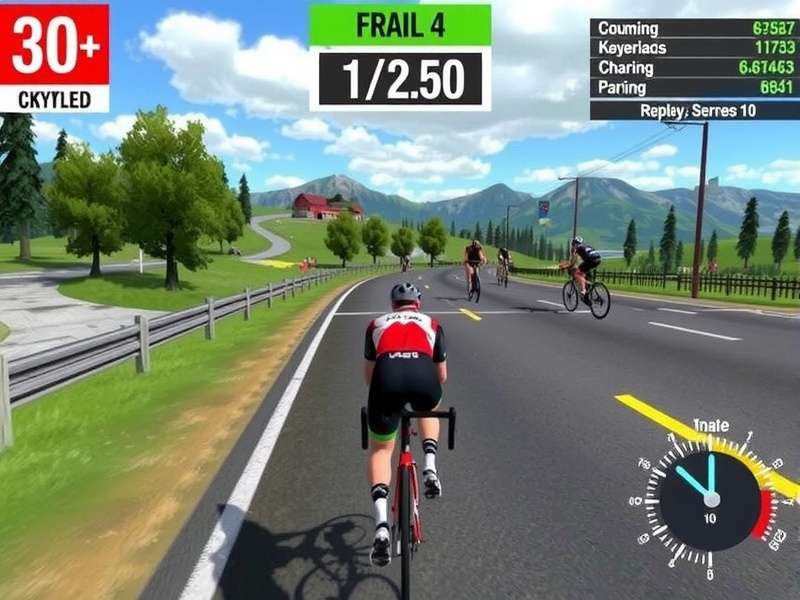Choose the Keyerlaos leaderboard entry
Image resolution: width=800 pixels, height=600 pixels.
point(694,48)
